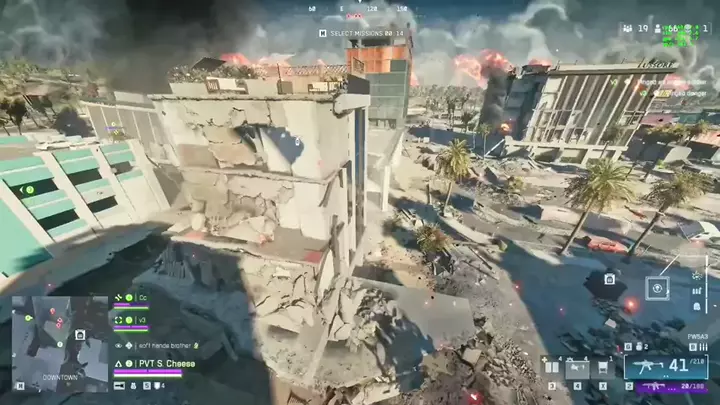720x405 pixels.
Task: Open the Select Missions prompt
Action: (361, 33)
